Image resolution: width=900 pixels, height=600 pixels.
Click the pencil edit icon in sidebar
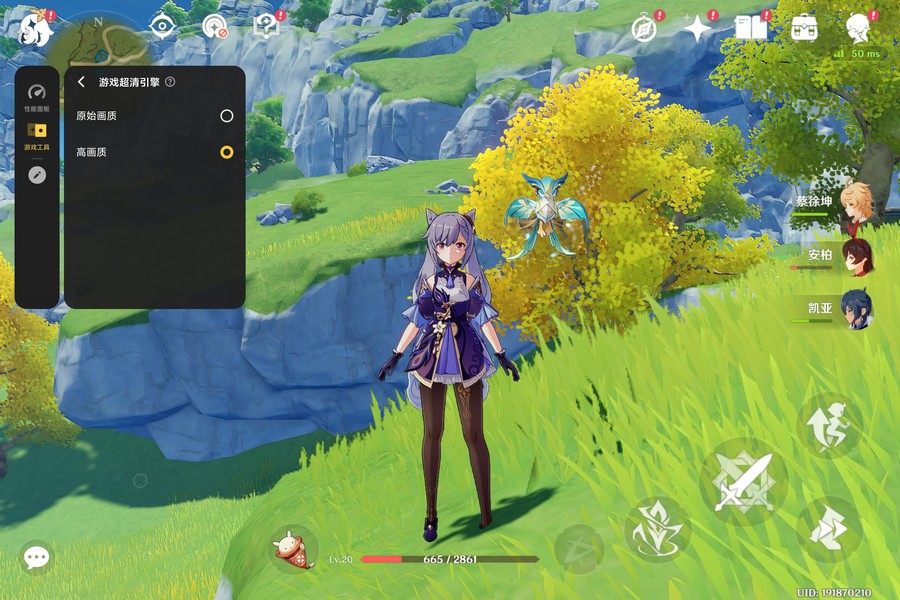(x=37, y=175)
